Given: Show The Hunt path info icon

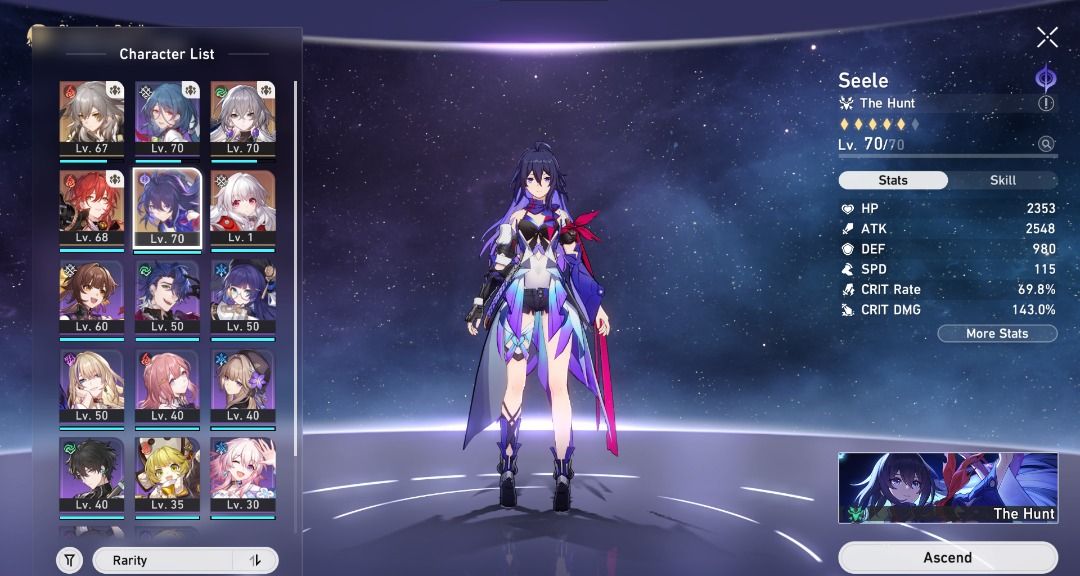Looking at the screenshot, I should click(x=1046, y=103).
